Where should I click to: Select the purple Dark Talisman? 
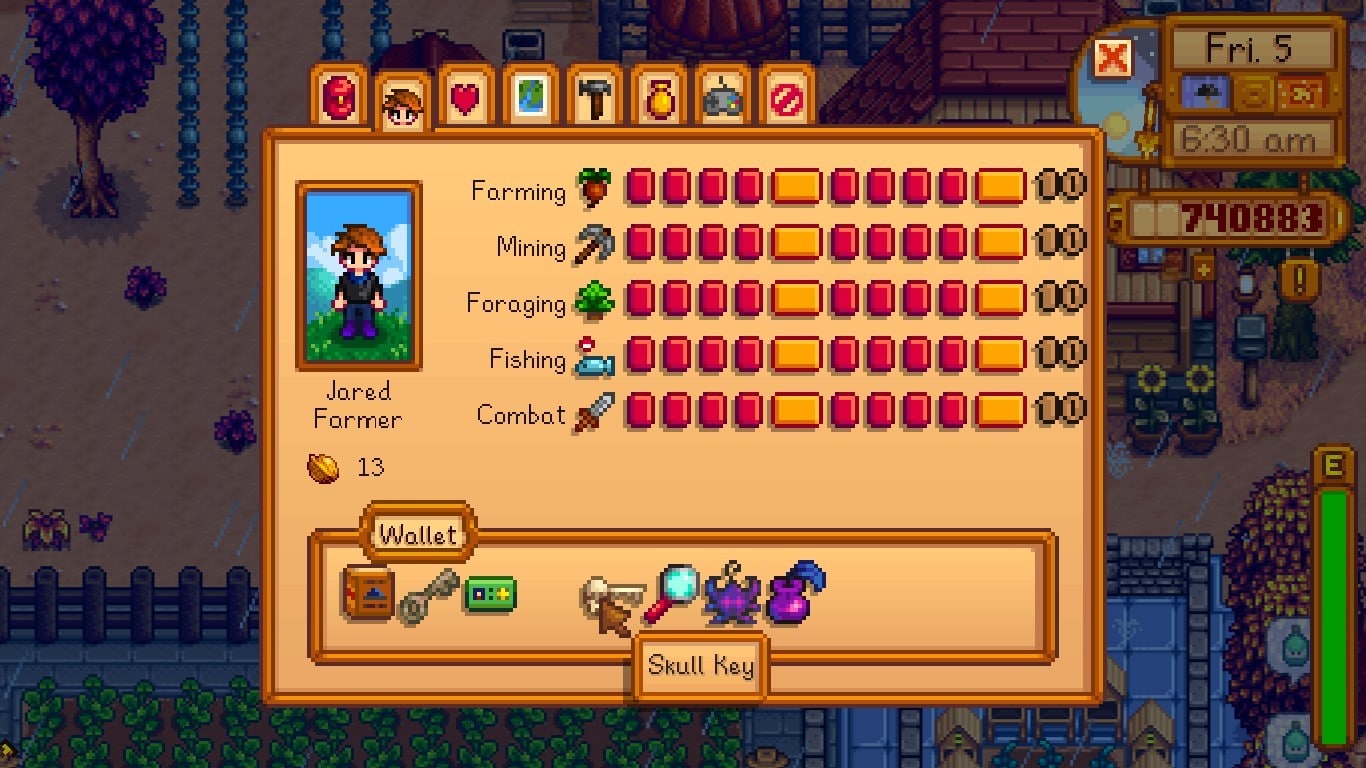pos(733,596)
